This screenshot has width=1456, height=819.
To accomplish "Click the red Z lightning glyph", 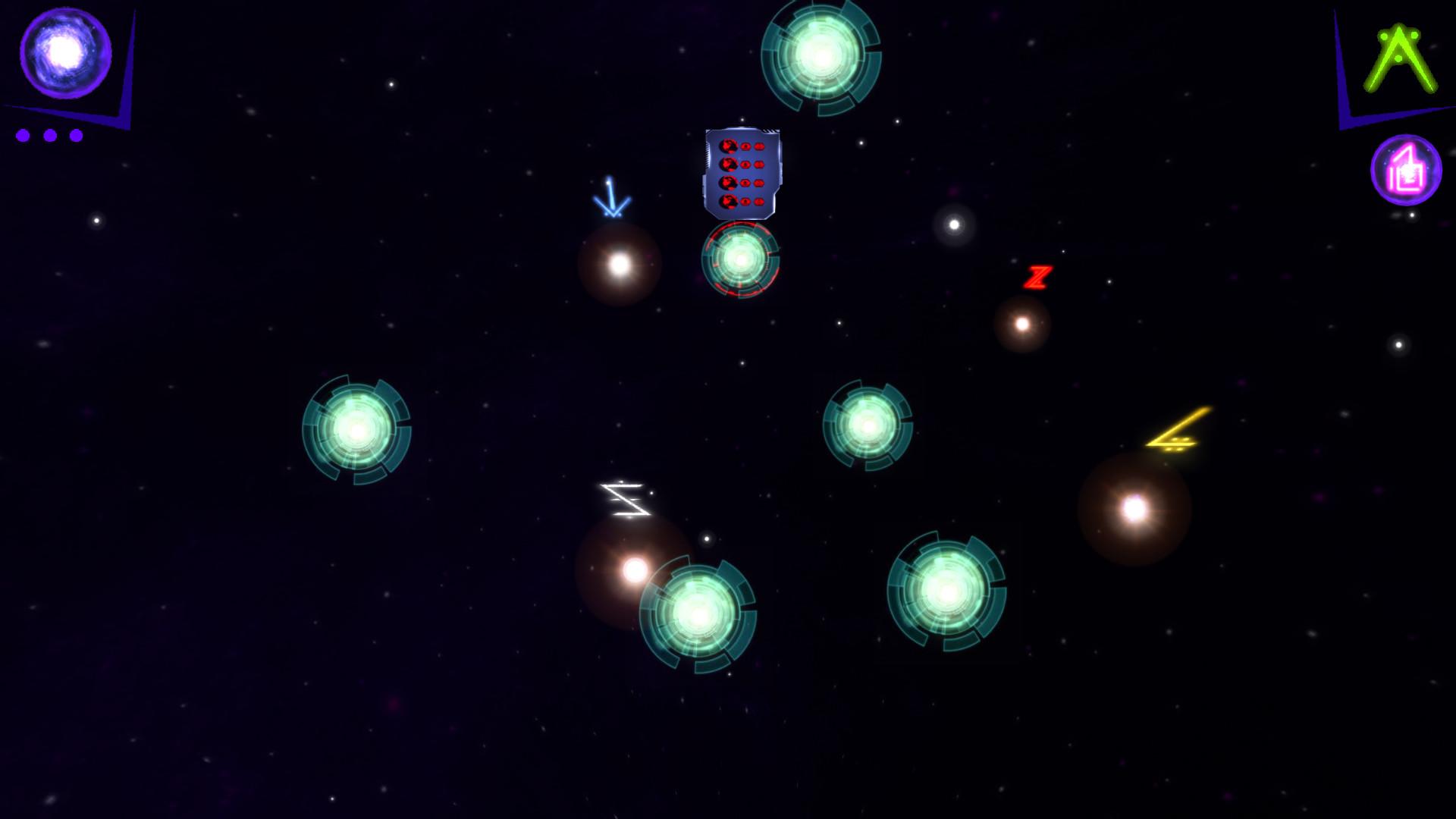I will 1037,276.
